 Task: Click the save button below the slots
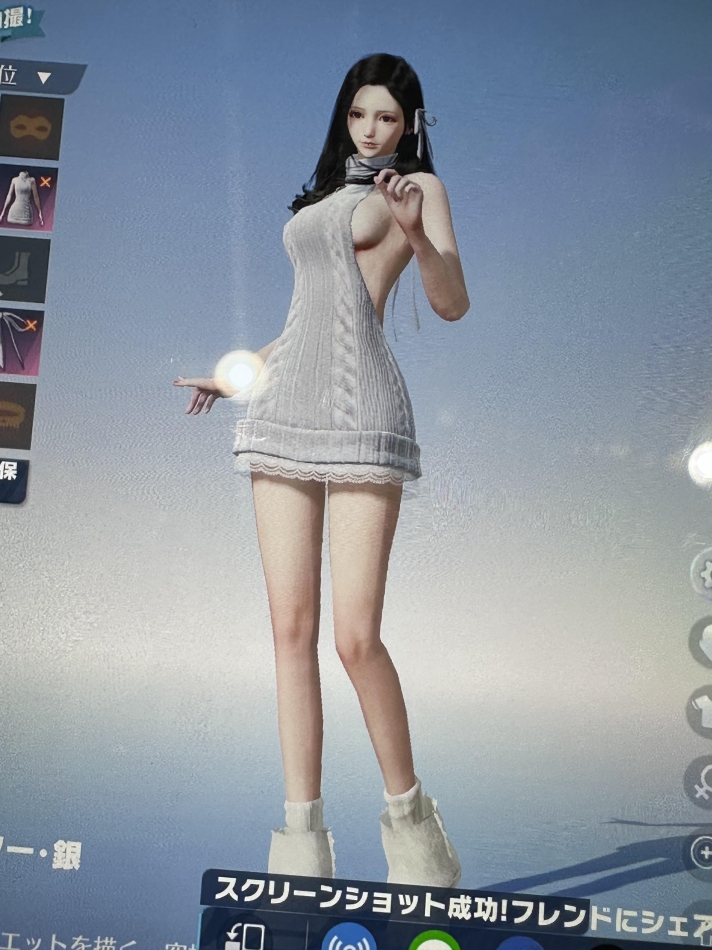12,479
